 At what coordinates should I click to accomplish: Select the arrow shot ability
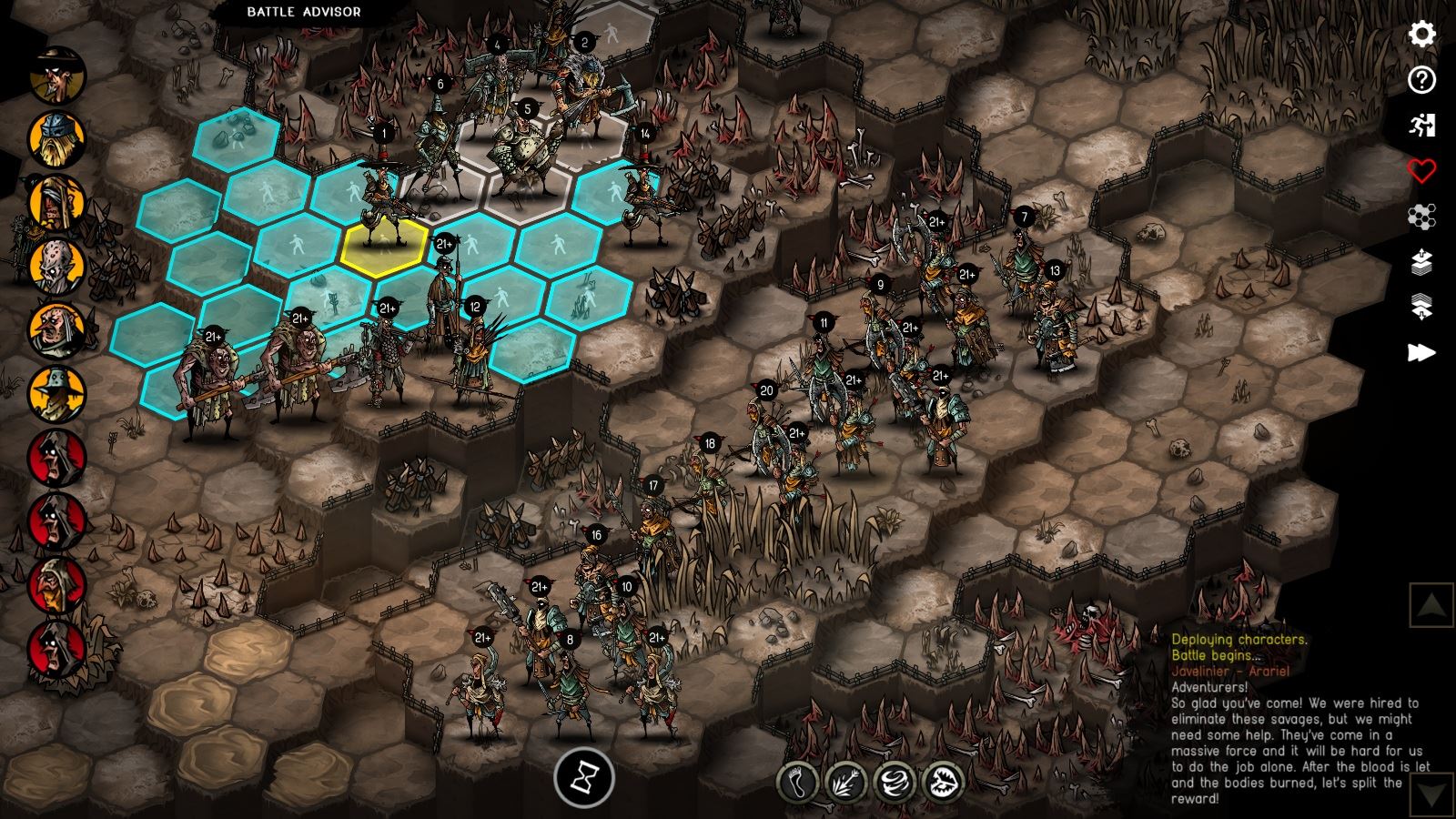(845, 782)
